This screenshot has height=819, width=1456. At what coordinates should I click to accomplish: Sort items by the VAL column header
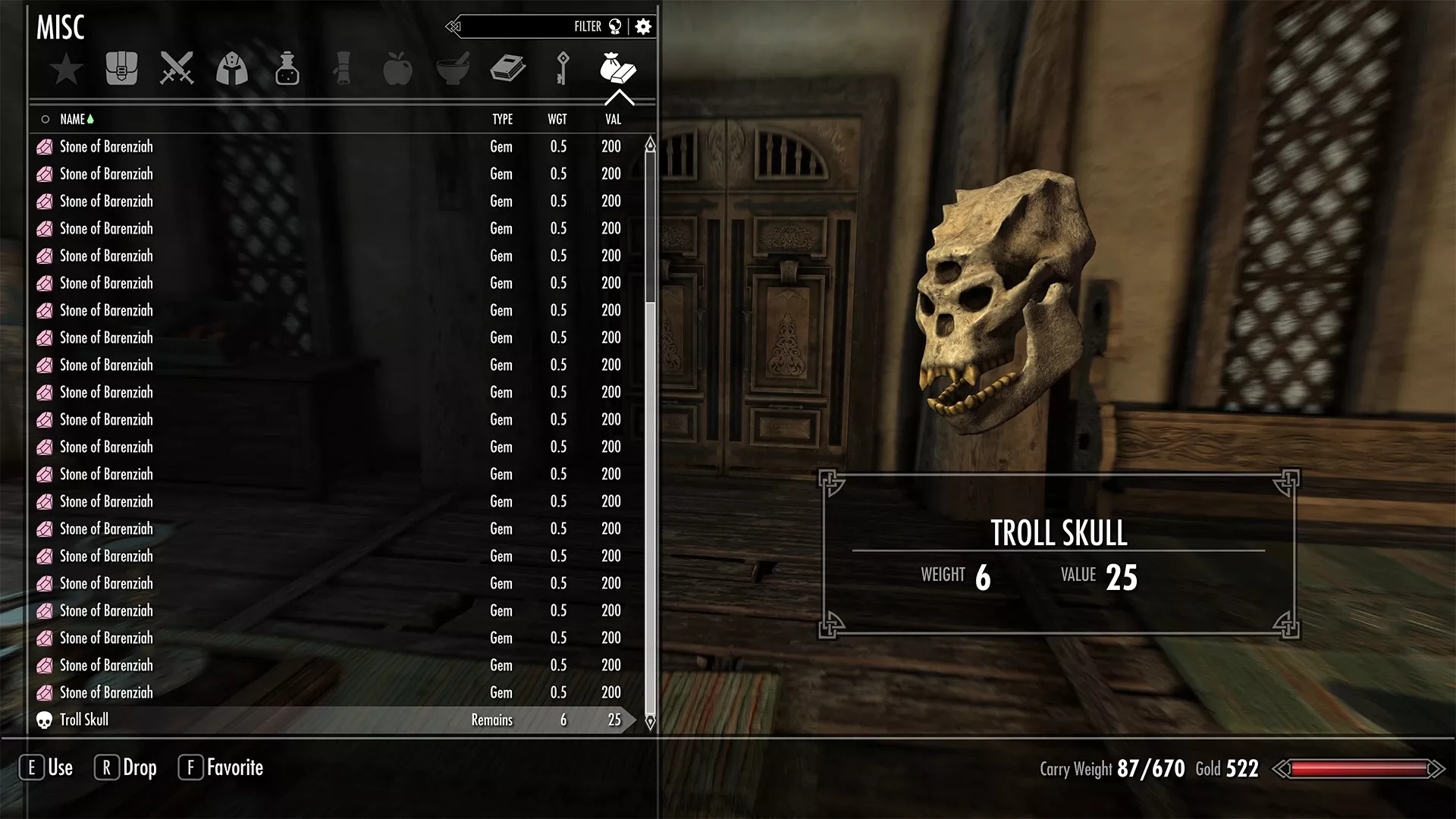point(612,119)
